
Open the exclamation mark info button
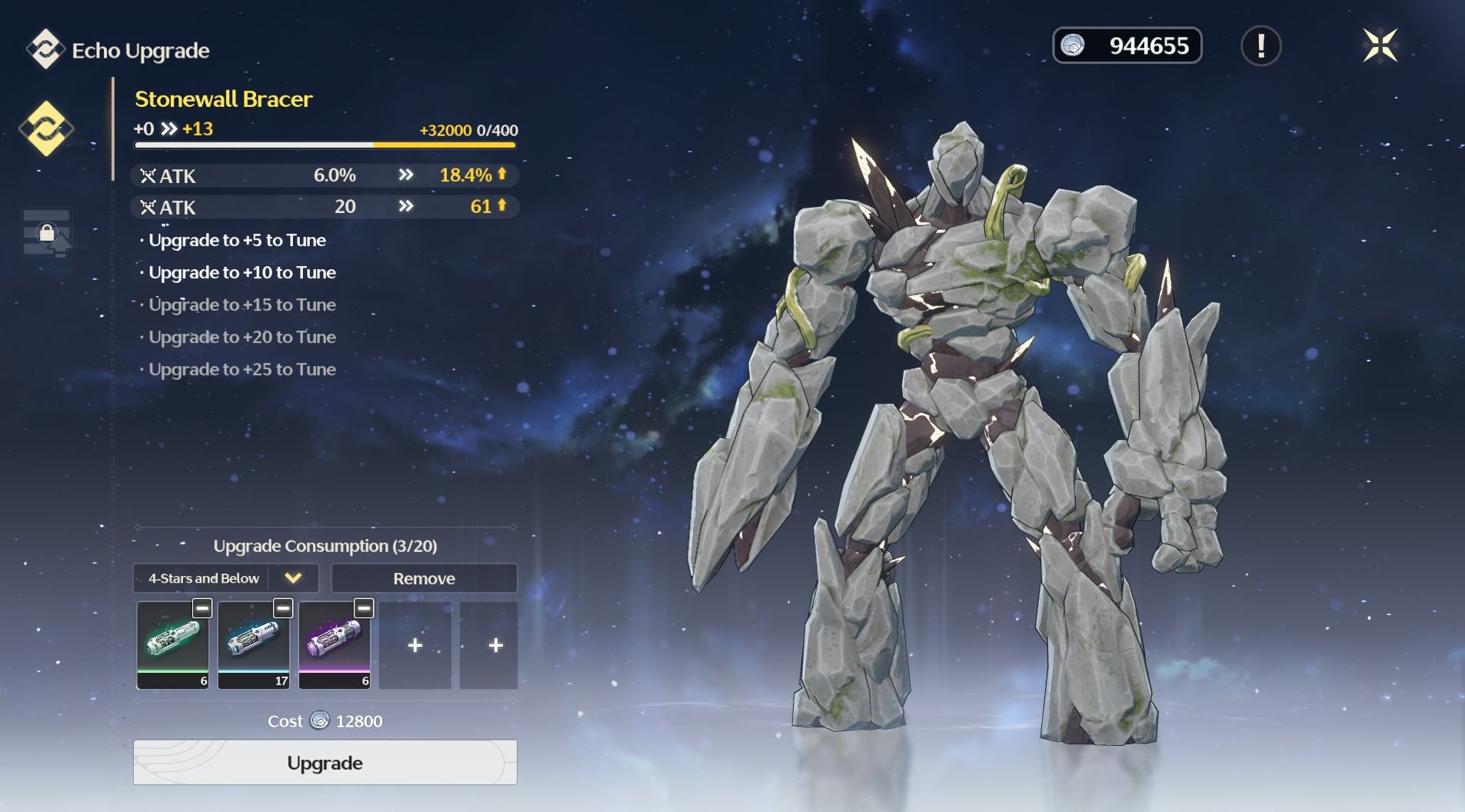click(x=1260, y=45)
